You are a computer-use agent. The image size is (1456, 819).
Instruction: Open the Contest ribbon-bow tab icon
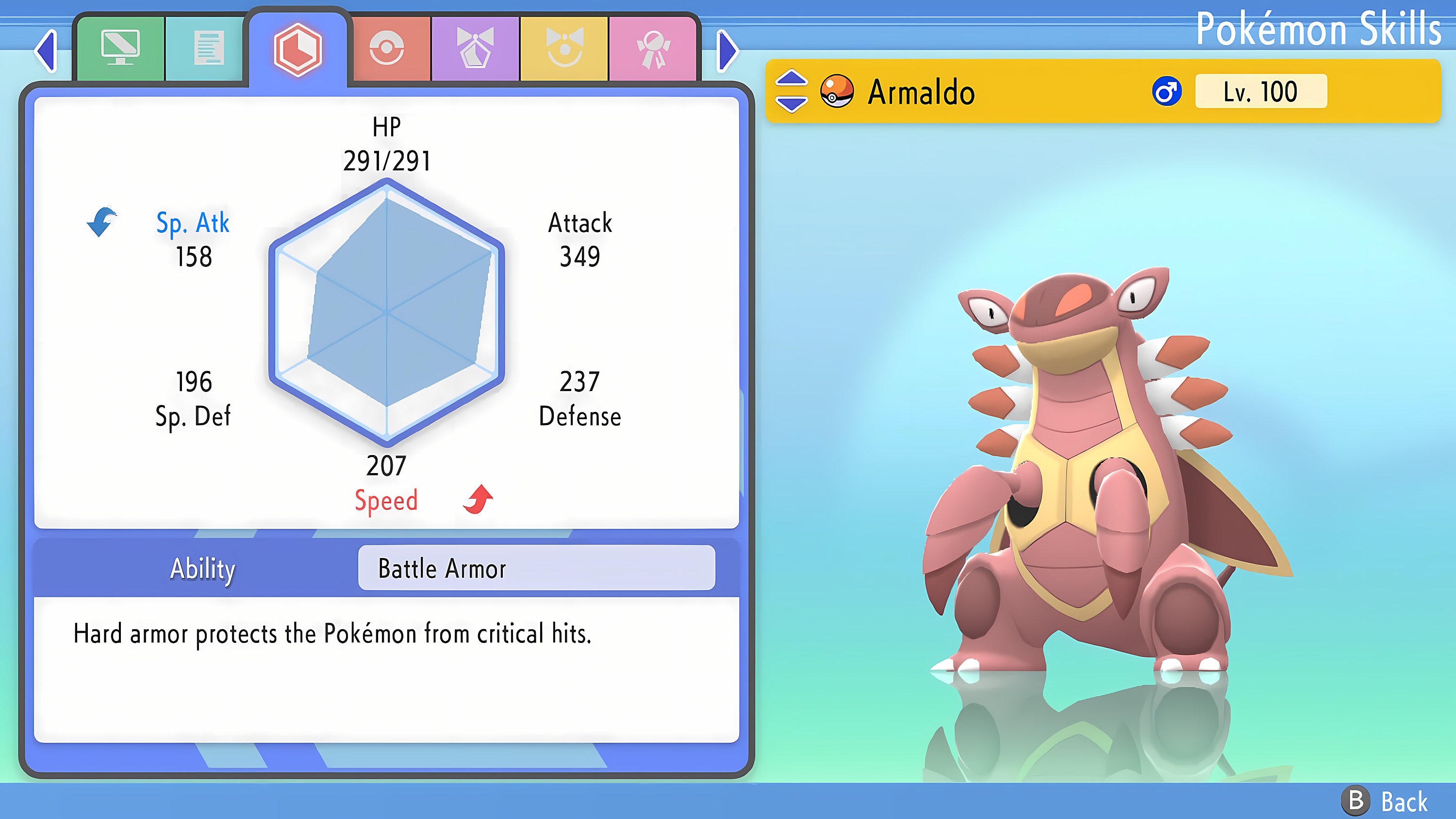(563, 48)
